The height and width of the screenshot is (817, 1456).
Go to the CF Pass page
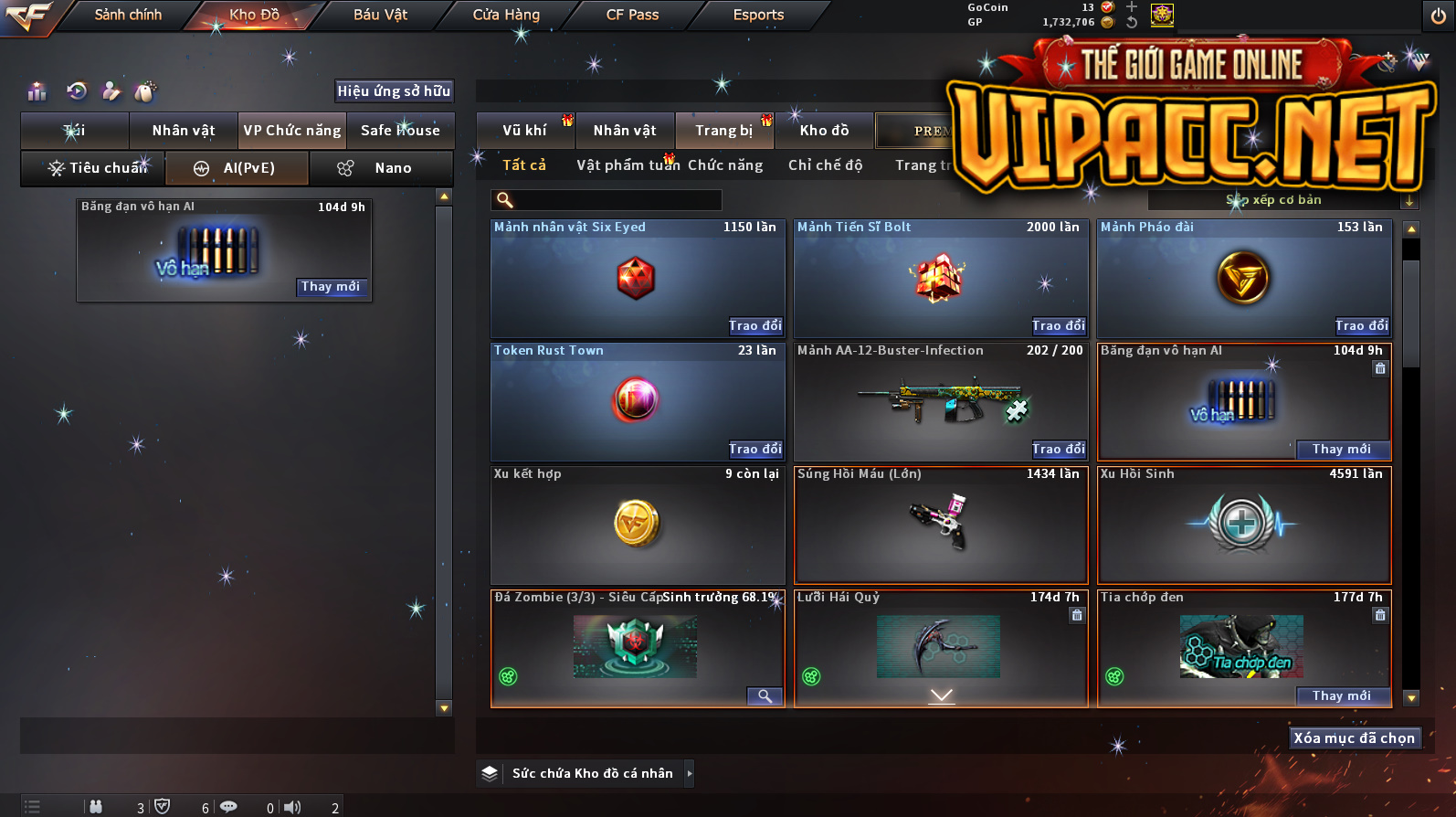pos(632,16)
